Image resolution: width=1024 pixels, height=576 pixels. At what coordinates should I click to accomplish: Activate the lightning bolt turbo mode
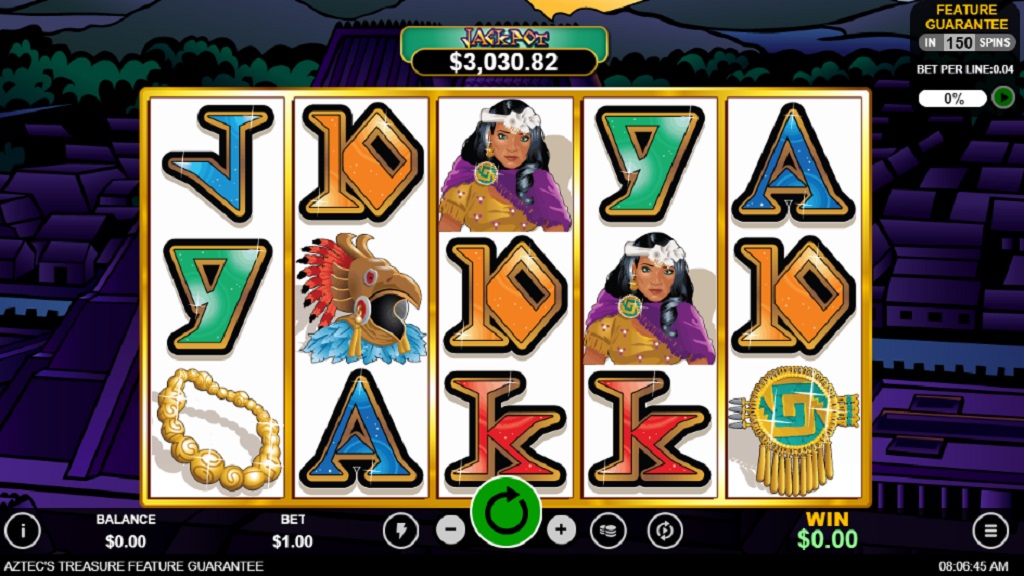tap(401, 530)
